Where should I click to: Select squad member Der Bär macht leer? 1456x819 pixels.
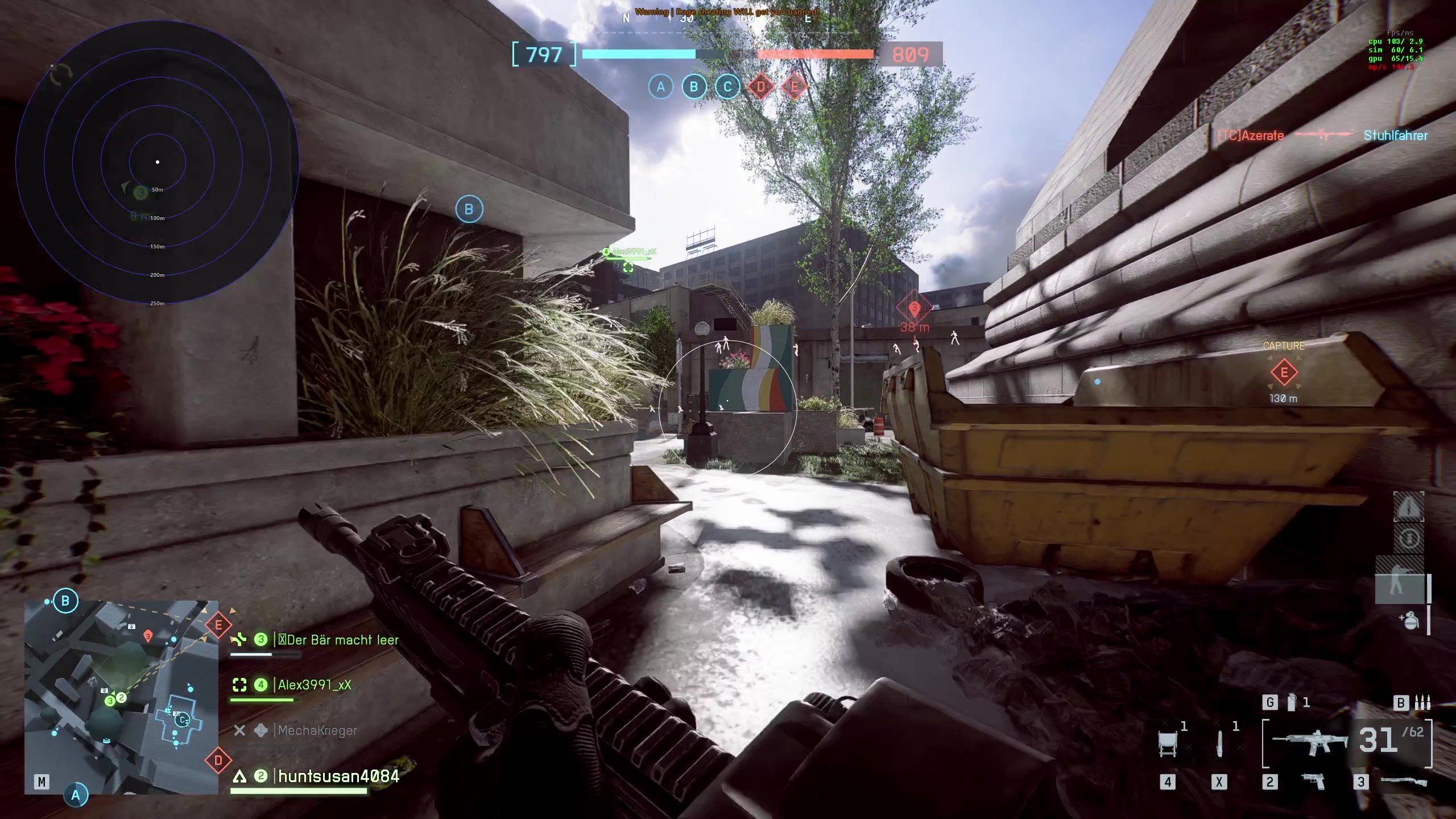pos(338,640)
